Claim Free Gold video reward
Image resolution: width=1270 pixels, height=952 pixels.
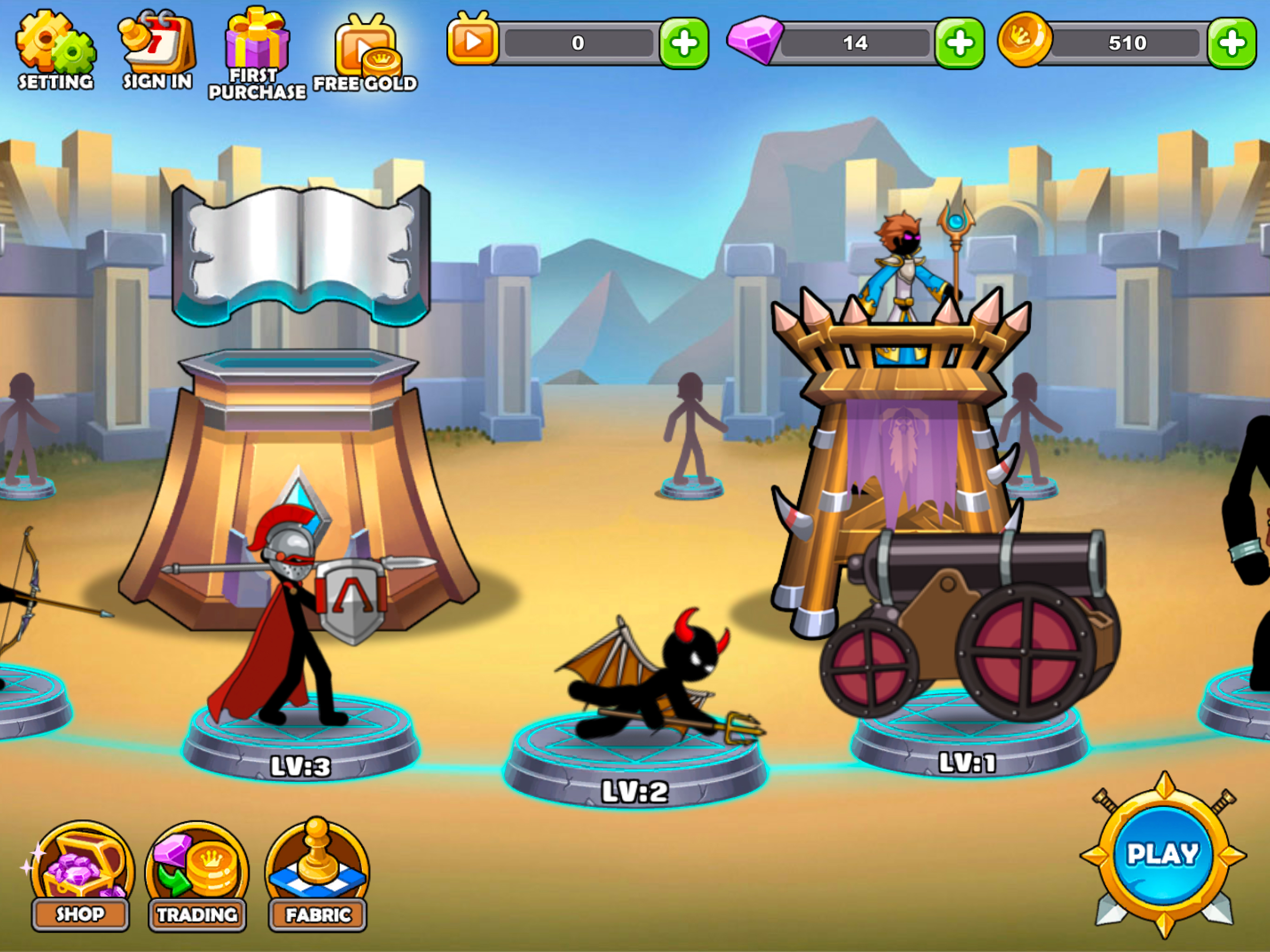pyautogui.click(x=365, y=54)
